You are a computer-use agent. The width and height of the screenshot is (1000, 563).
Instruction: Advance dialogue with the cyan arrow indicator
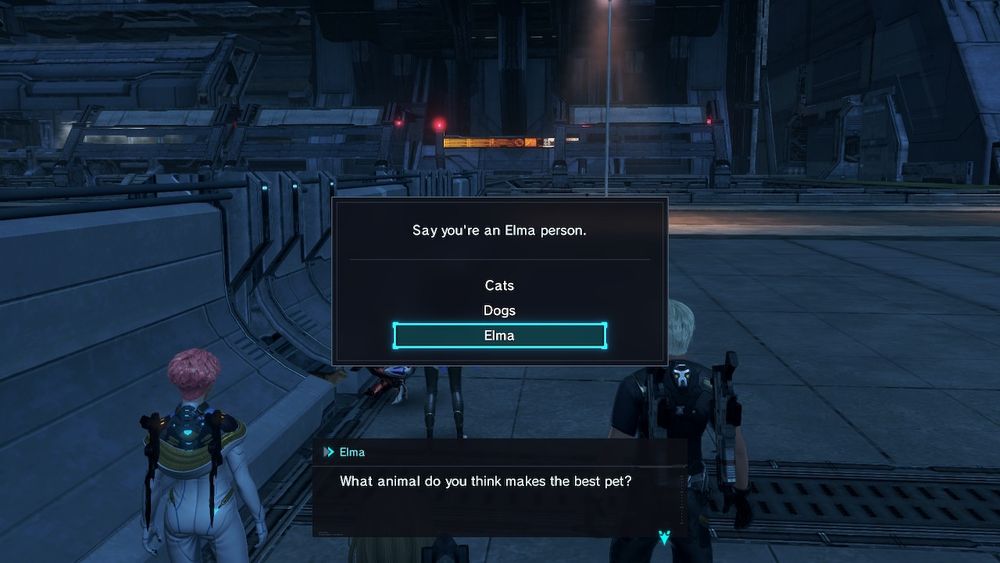pos(665,539)
